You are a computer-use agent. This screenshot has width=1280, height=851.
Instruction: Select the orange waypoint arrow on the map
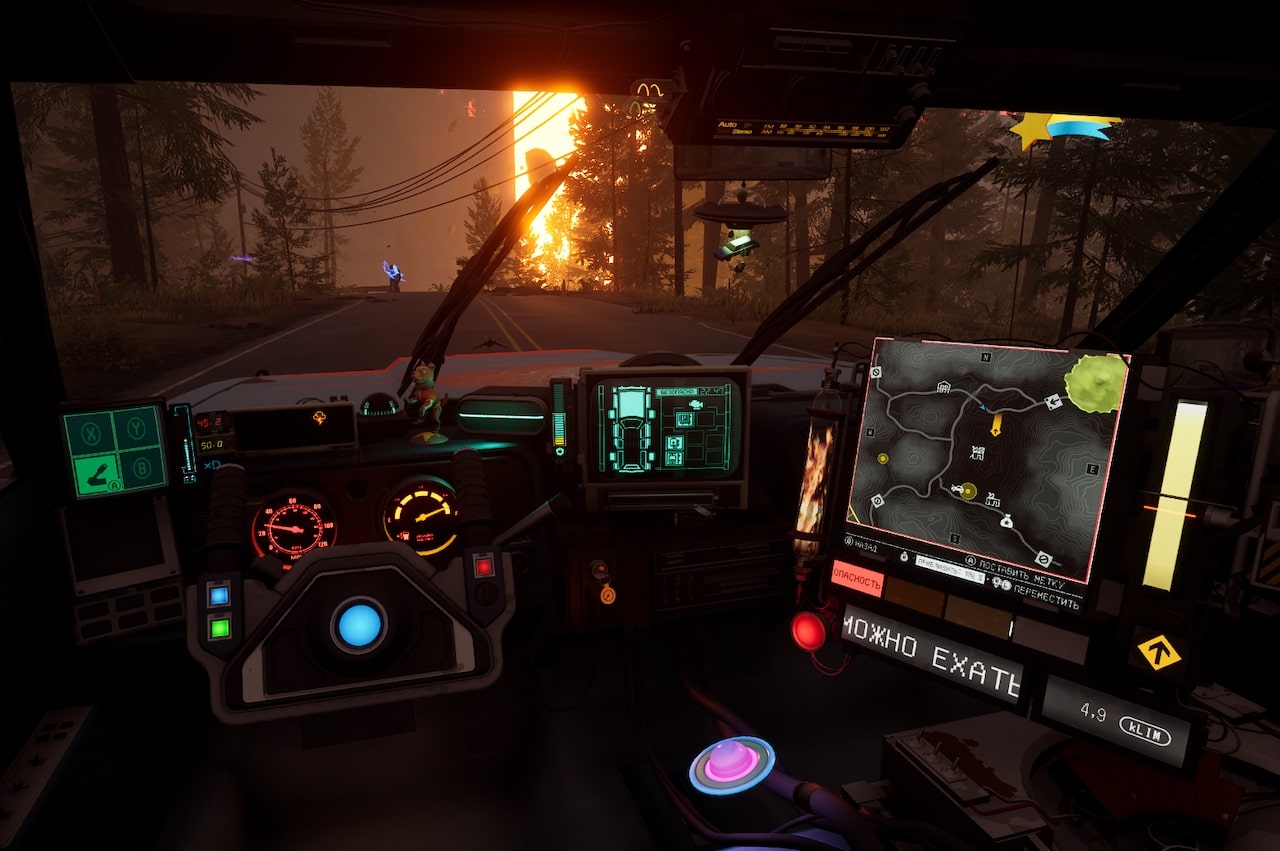996,425
